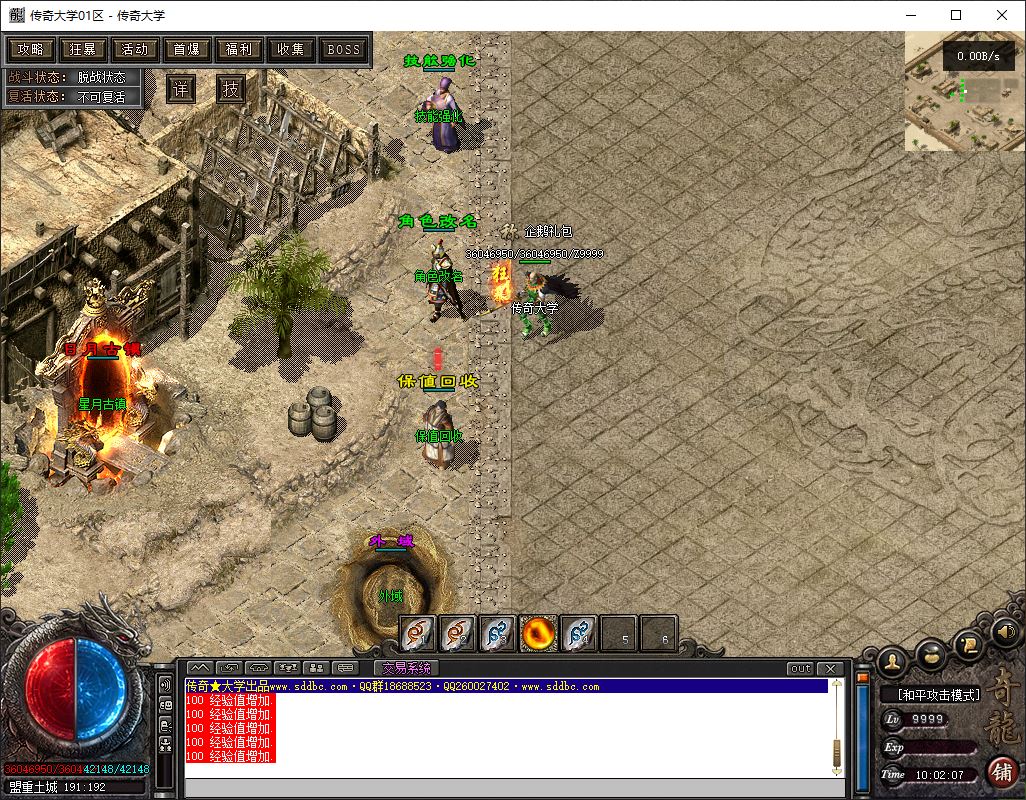
Task: Toggle the sound speaker icon
Action: [1006, 631]
